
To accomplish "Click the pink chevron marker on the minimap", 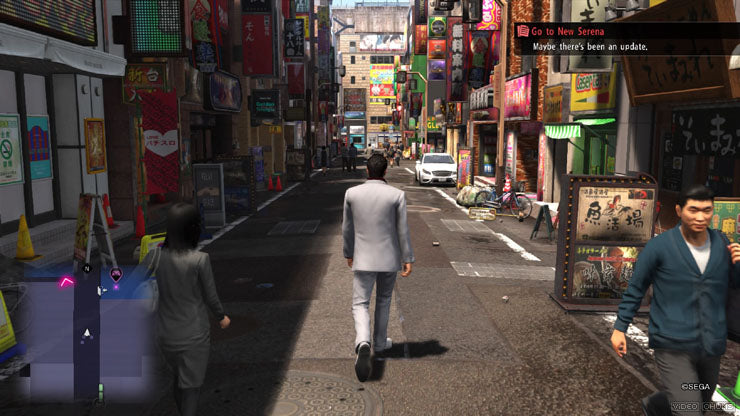I will [67, 282].
